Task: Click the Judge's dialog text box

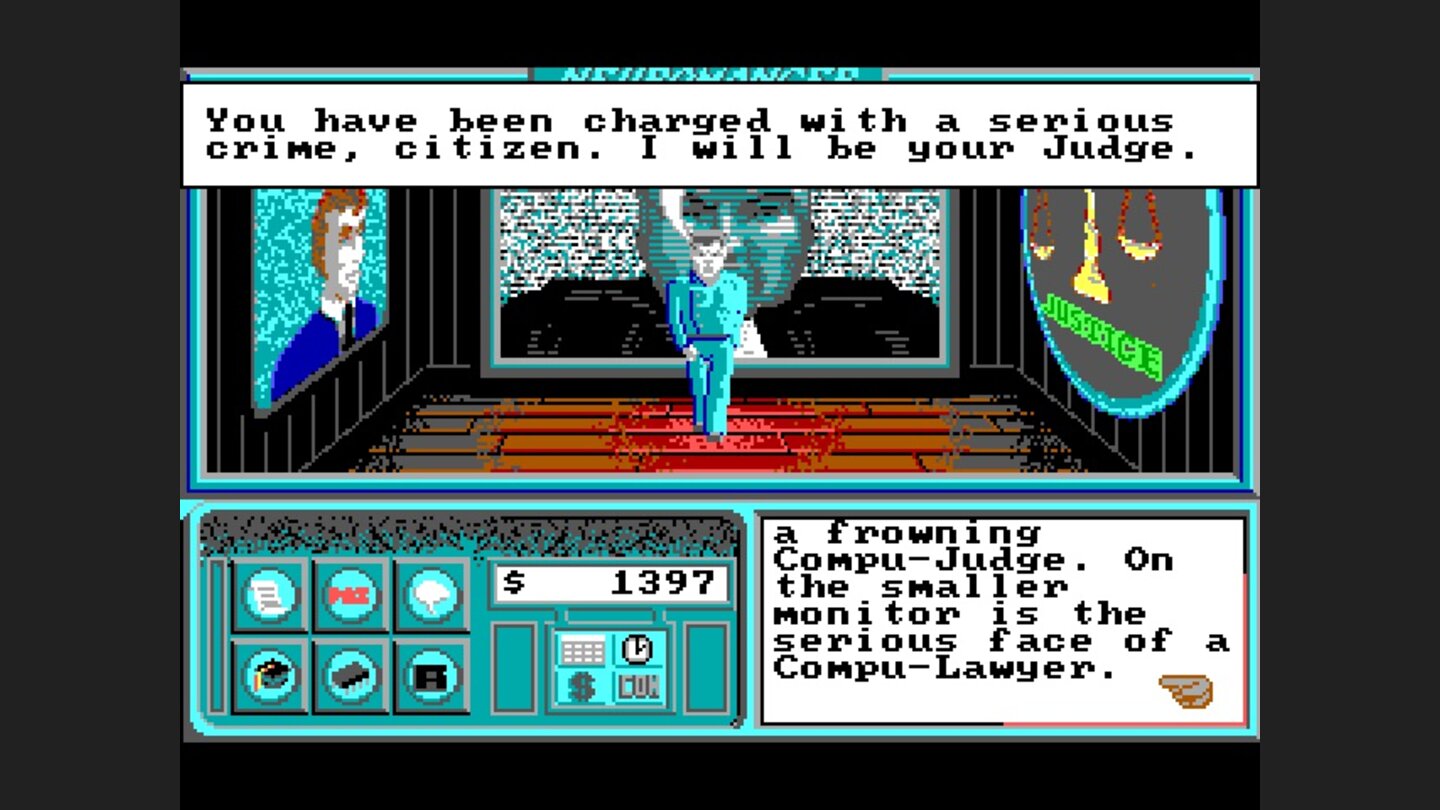Action: (718, 135)
